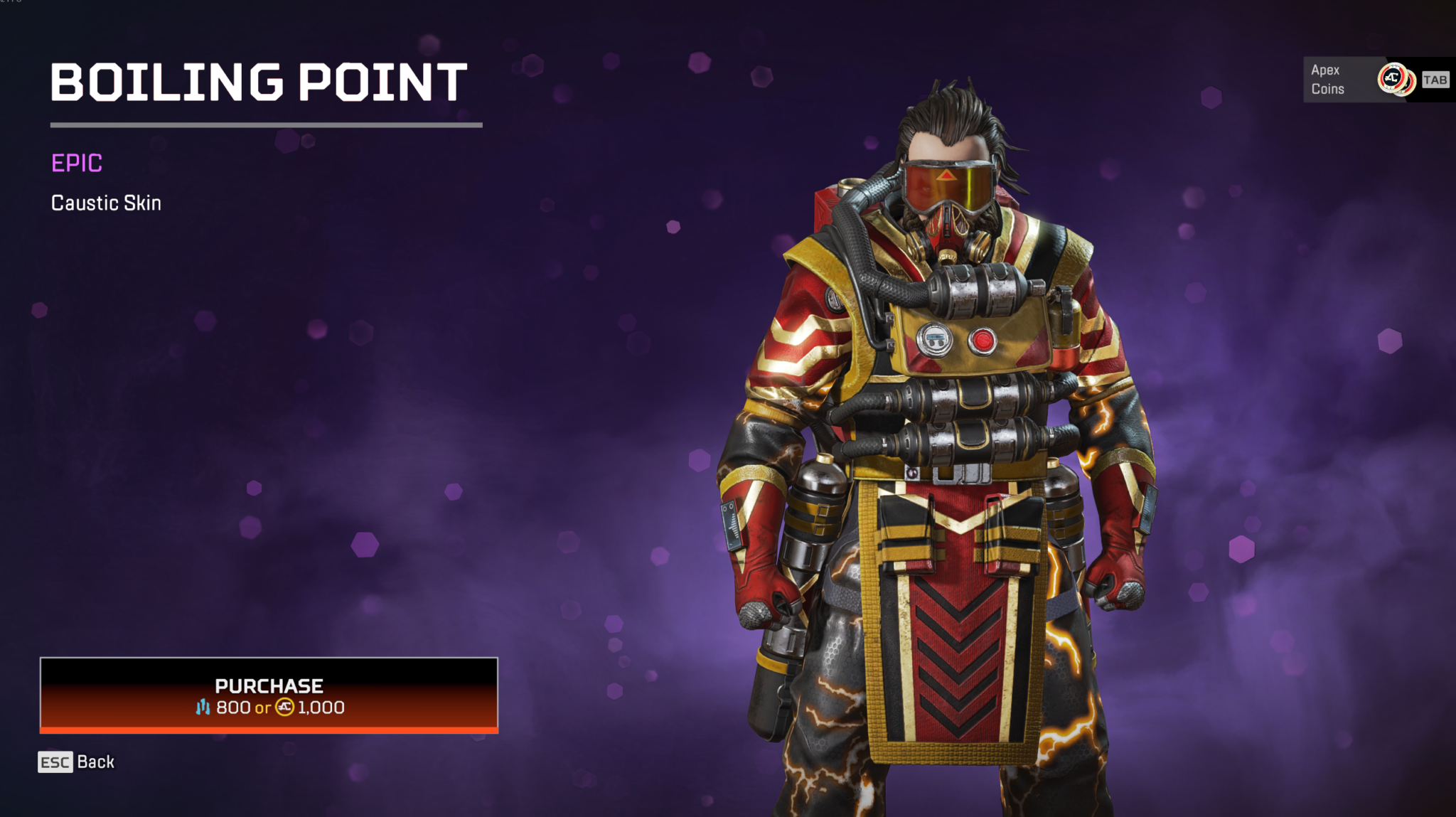Click the stacked Apex Coins icon top right

1393,79
